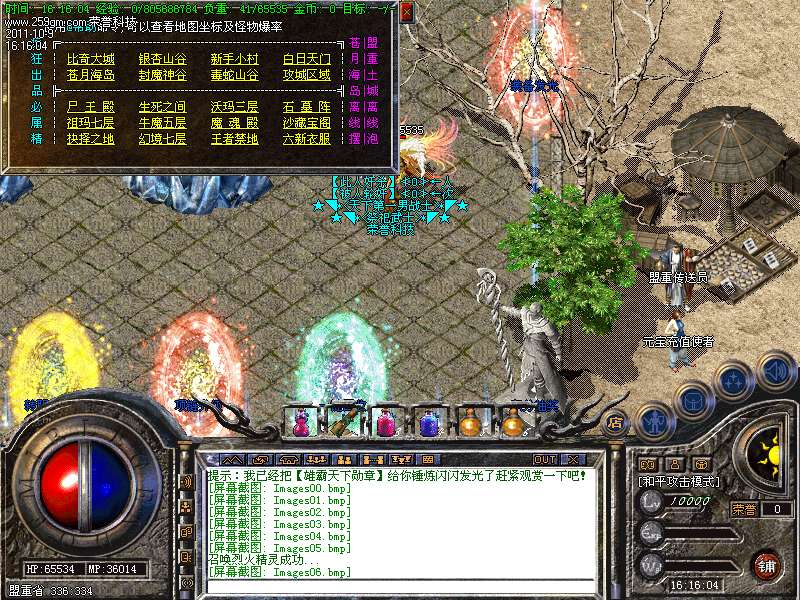Choose the 封魔神谷 map link

[162, 75]
